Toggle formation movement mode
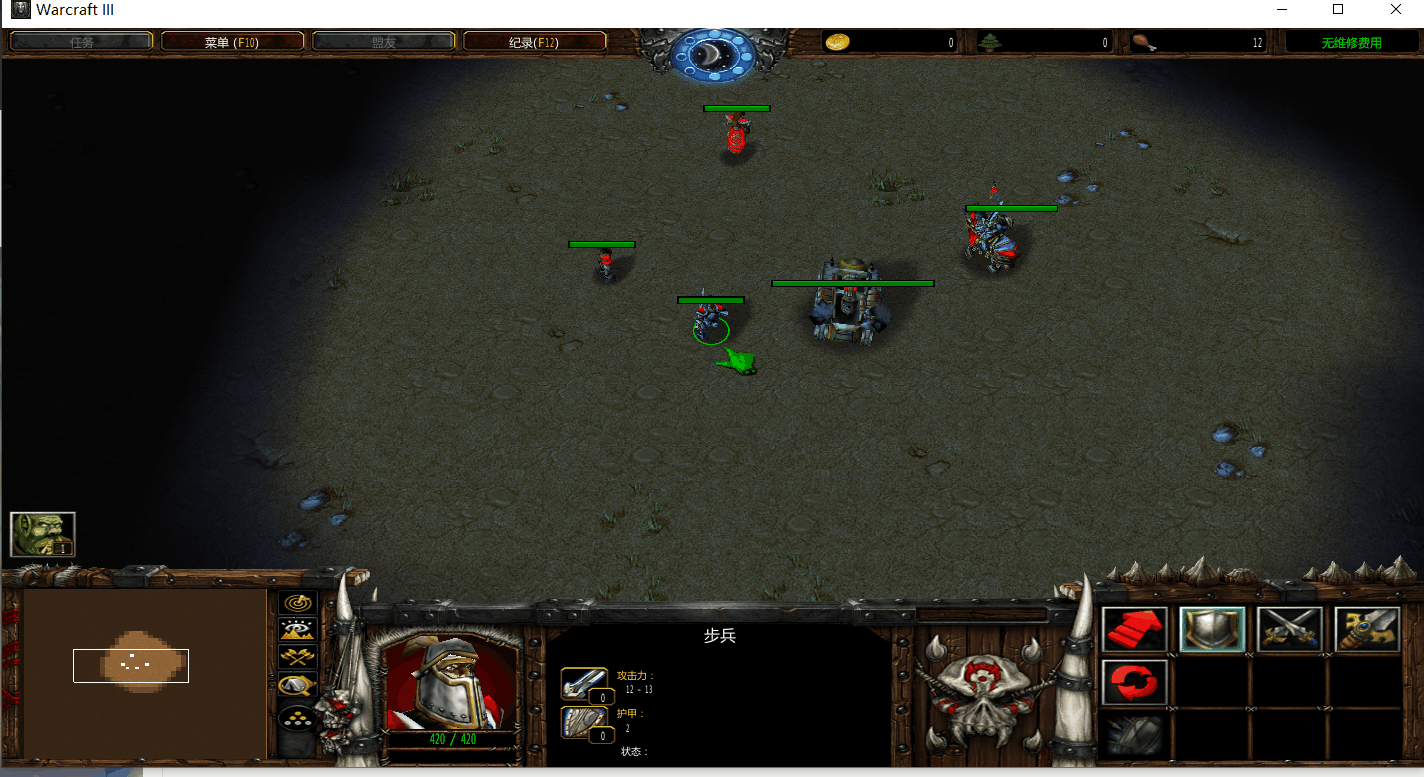This screenshot has height=777, width=1424. point(297,719)
